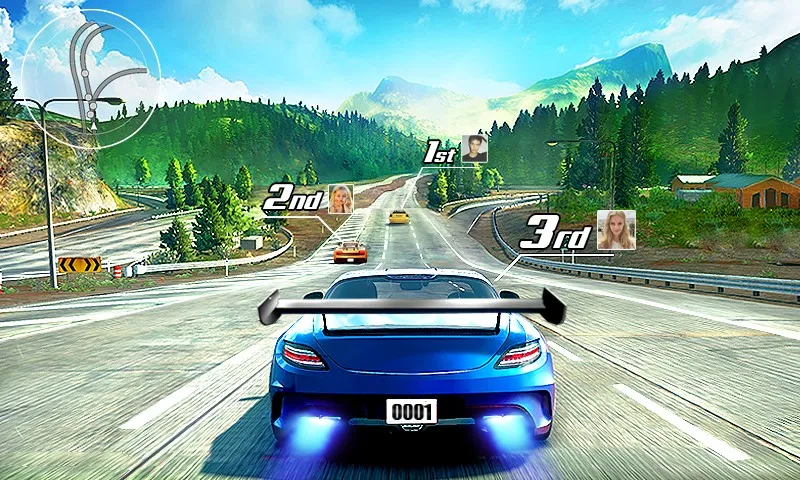Viewport: 800px width, 480px height.
Task: Click the 2nd place racer portrait
Action: tap(341, 198)
